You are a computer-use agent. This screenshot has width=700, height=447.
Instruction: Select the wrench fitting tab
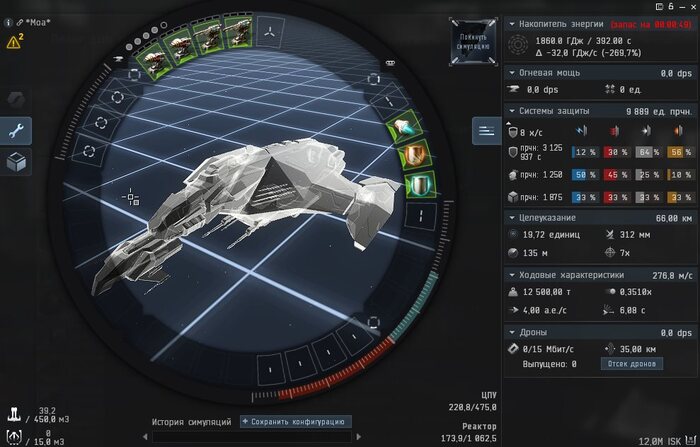pos(18,130)
